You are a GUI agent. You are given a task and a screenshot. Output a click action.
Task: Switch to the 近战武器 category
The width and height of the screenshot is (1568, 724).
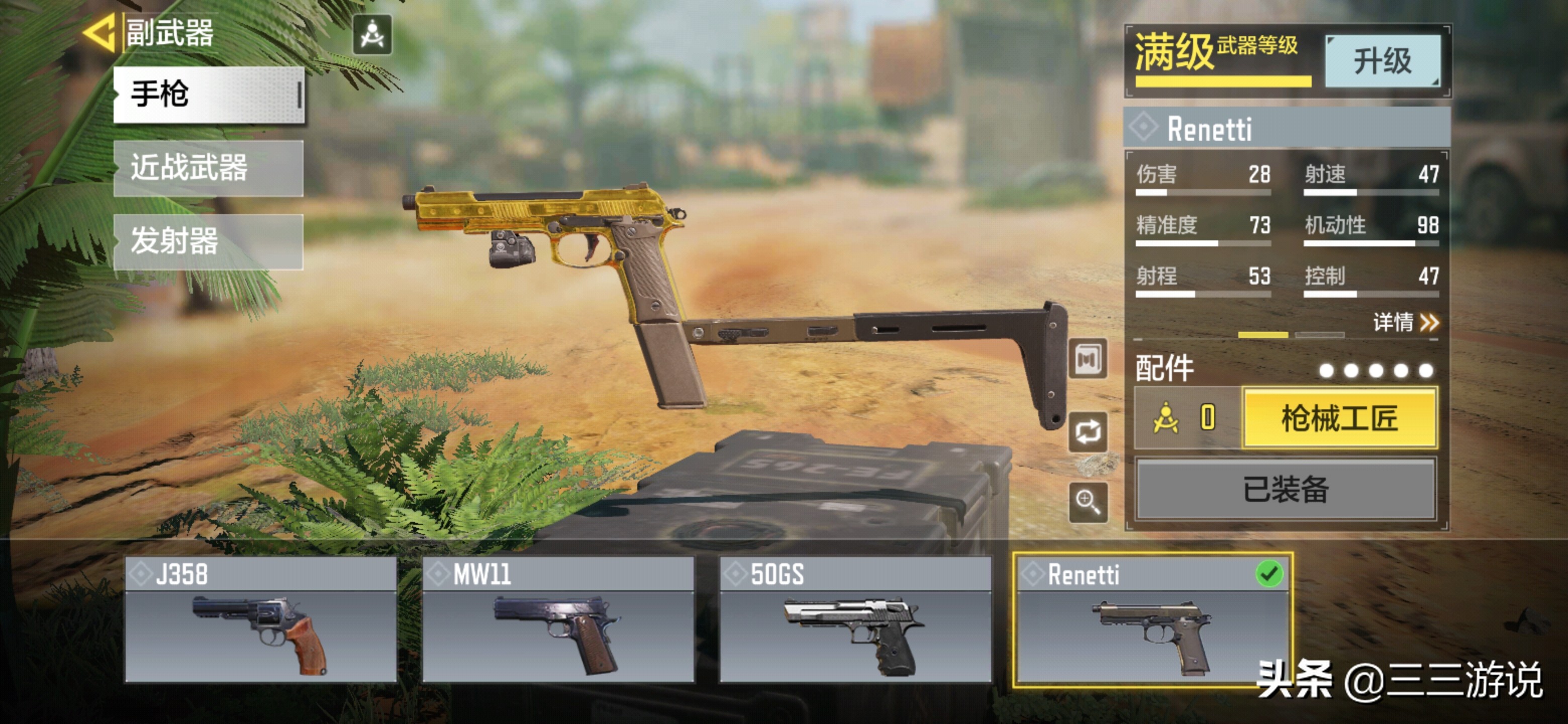point(208,168)
